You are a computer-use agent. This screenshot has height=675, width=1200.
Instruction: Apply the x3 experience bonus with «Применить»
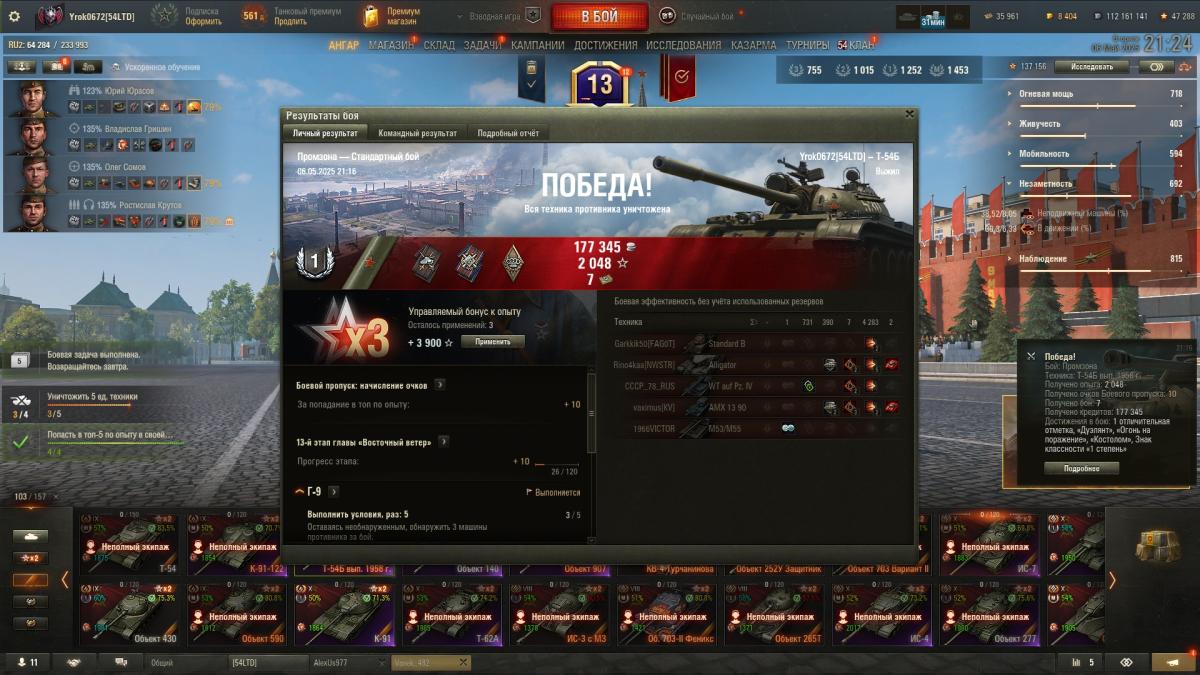492,342
